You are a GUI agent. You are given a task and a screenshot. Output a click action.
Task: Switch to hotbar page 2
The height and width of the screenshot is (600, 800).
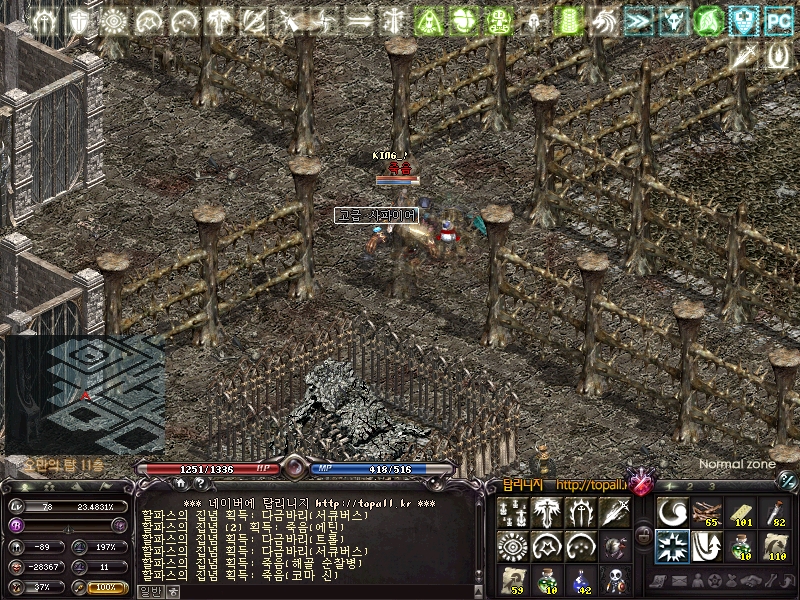coord(688,486)
